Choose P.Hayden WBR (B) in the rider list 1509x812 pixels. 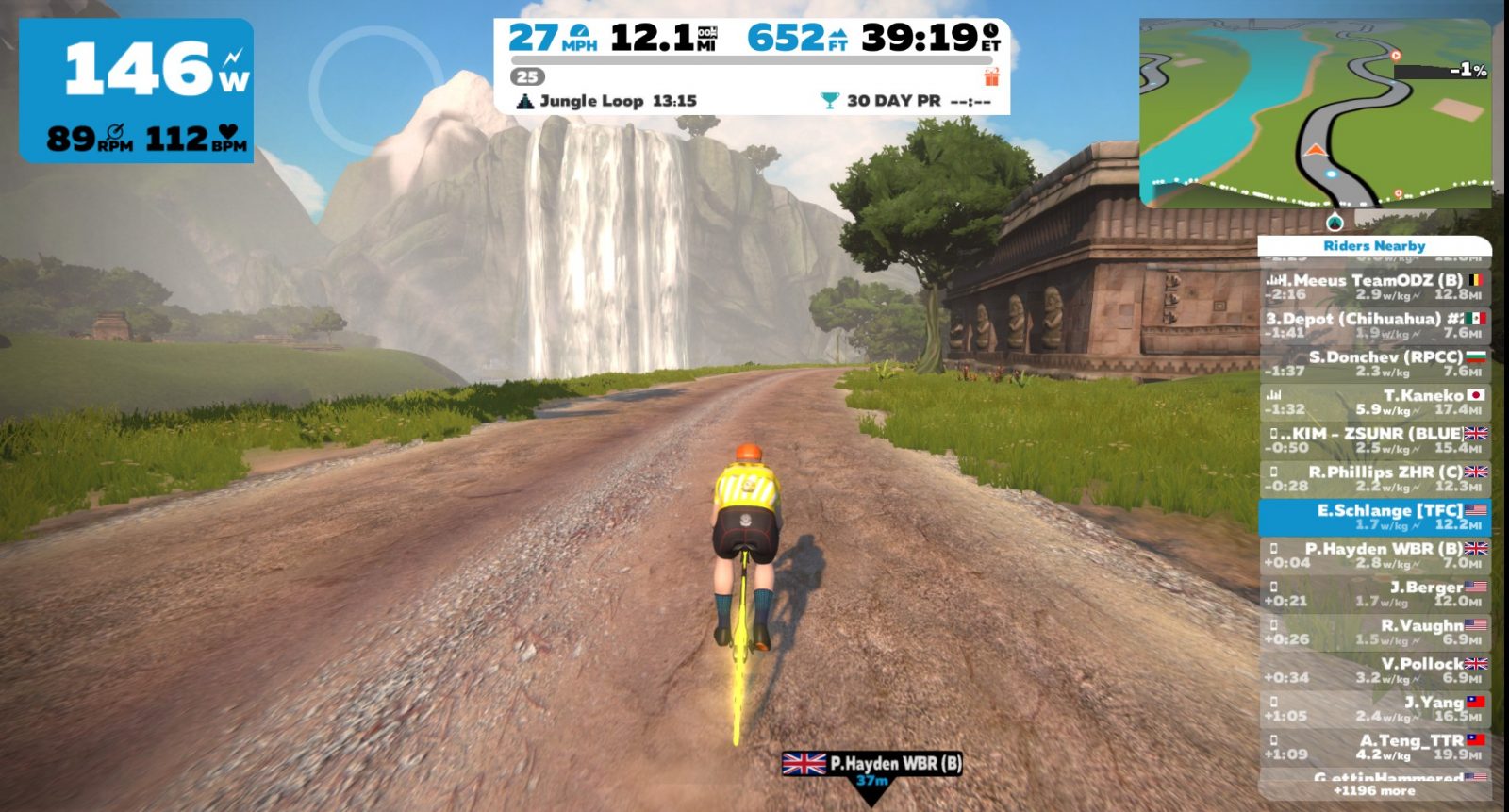(1374, 555)
